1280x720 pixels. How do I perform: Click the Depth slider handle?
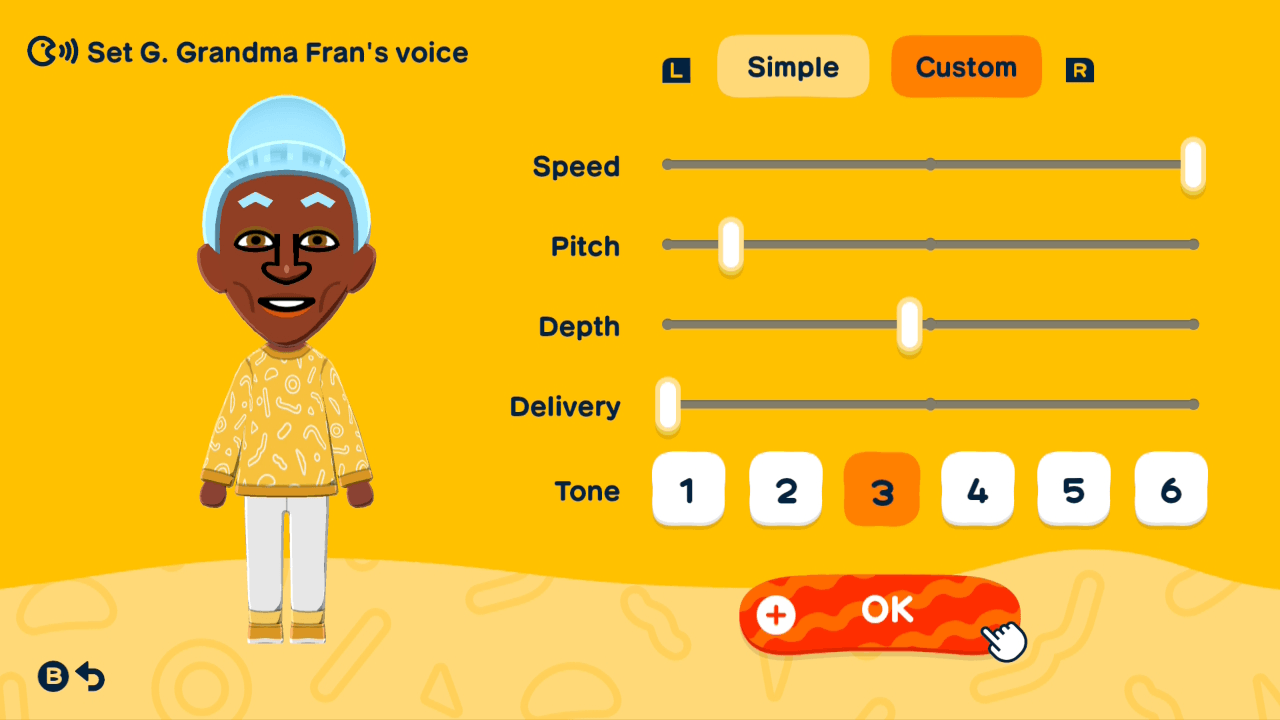click(908, 324)
